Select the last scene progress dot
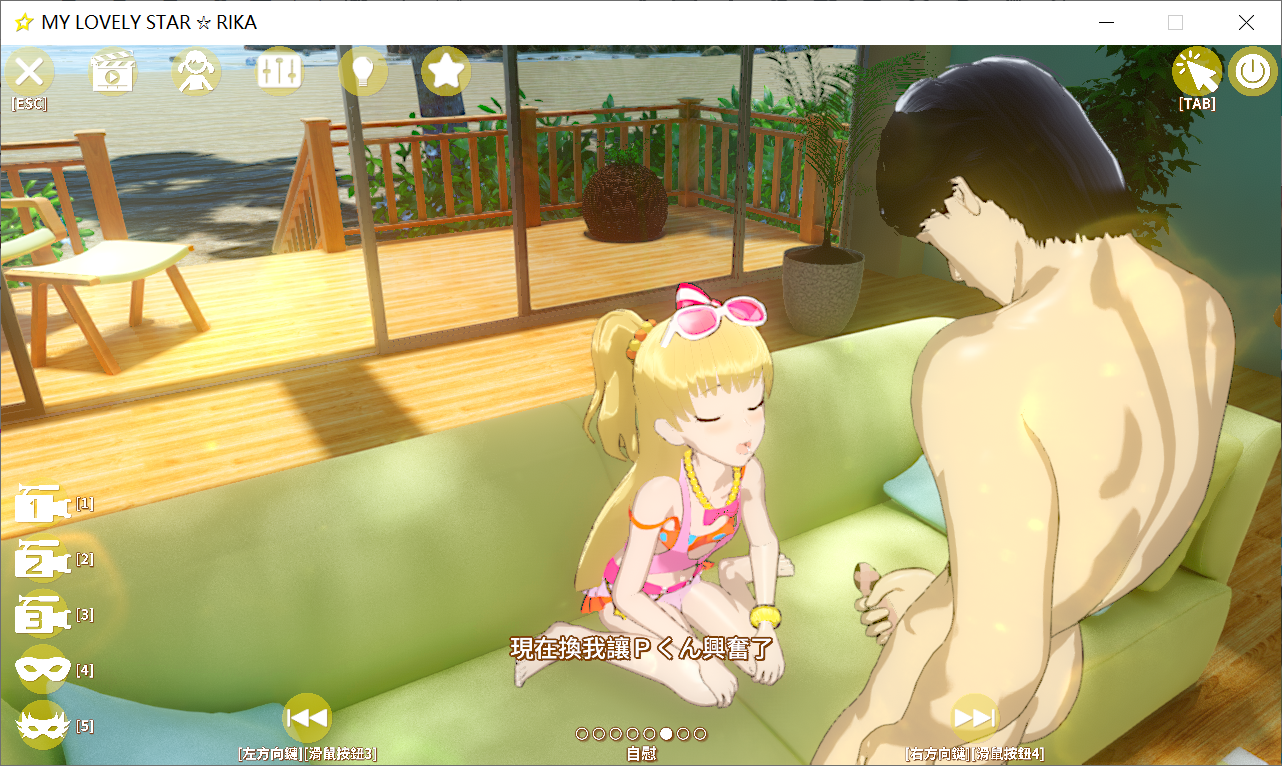Viewport: 1282px width, 766px height. (700, 733)
